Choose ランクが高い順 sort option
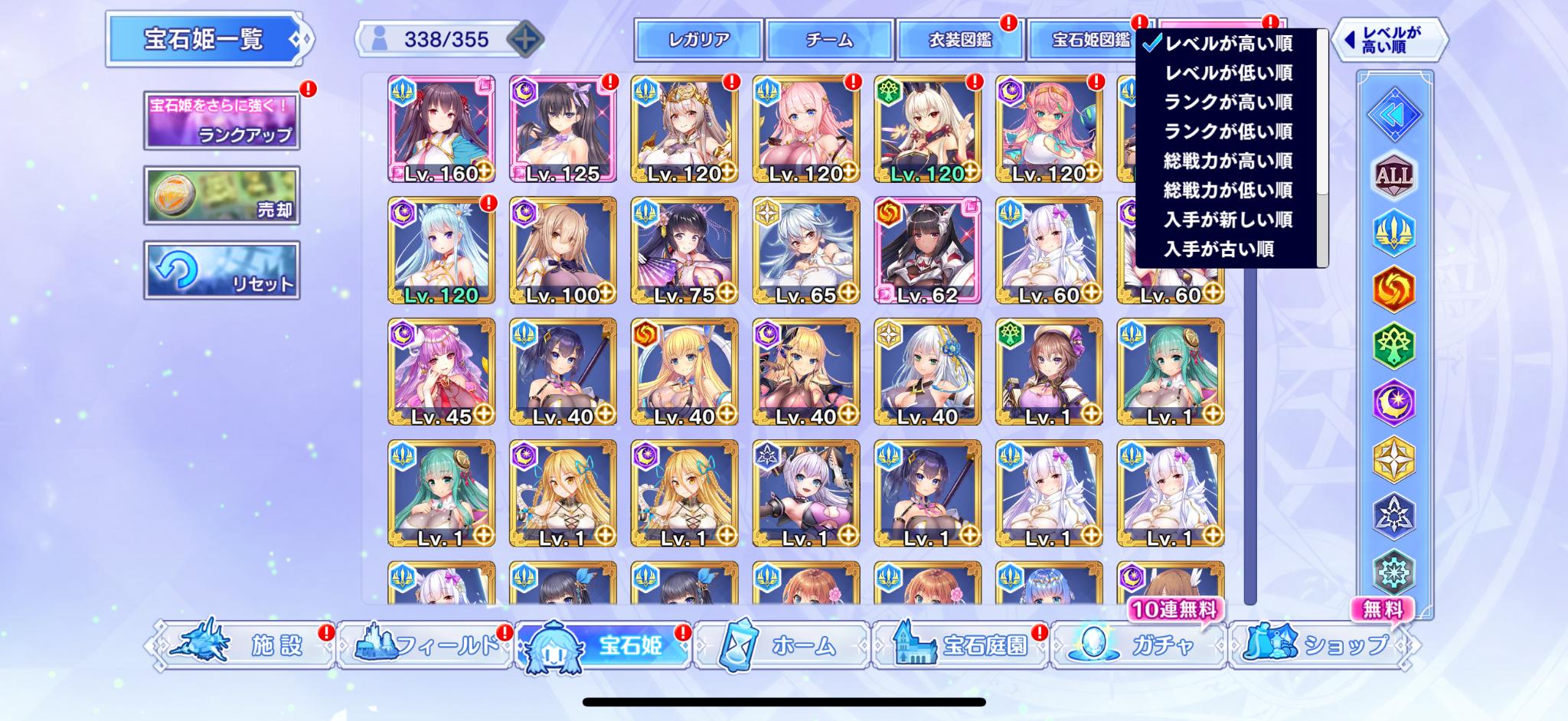 [x=1228, y=102]
